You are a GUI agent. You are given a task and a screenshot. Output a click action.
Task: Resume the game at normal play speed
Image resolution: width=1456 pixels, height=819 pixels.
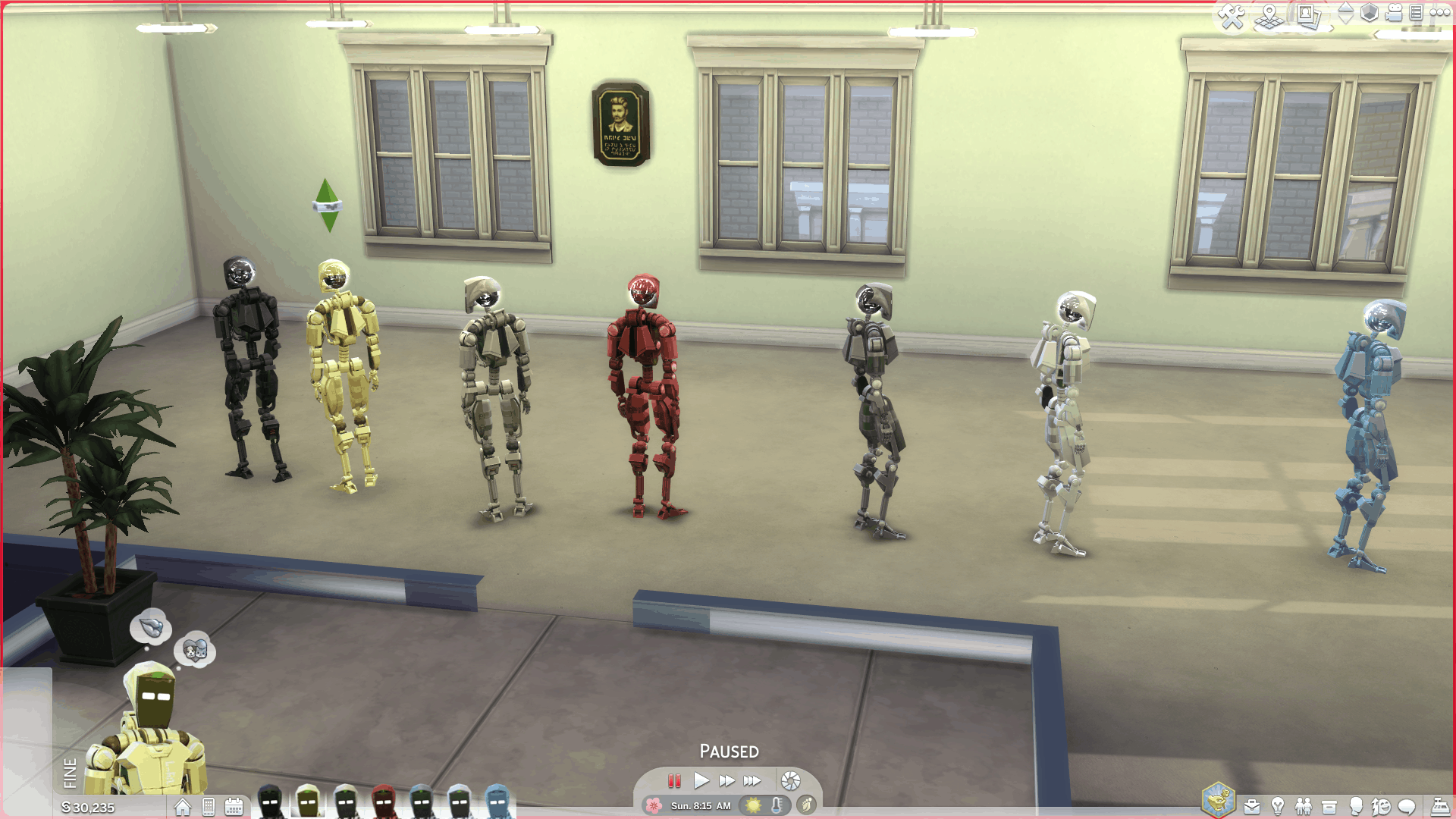[x=701, y=780]
